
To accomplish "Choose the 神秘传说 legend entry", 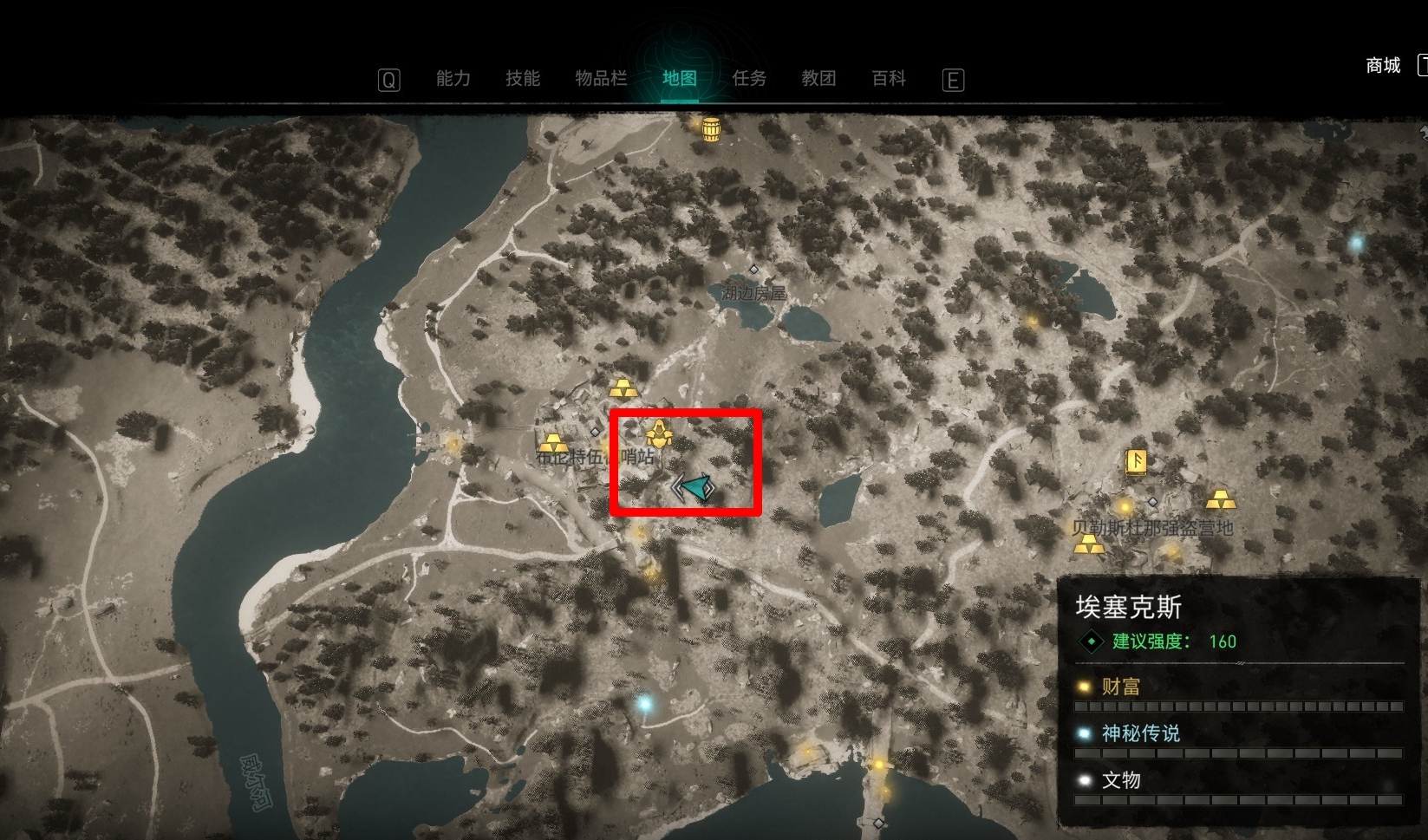I will coord(1140,734).
